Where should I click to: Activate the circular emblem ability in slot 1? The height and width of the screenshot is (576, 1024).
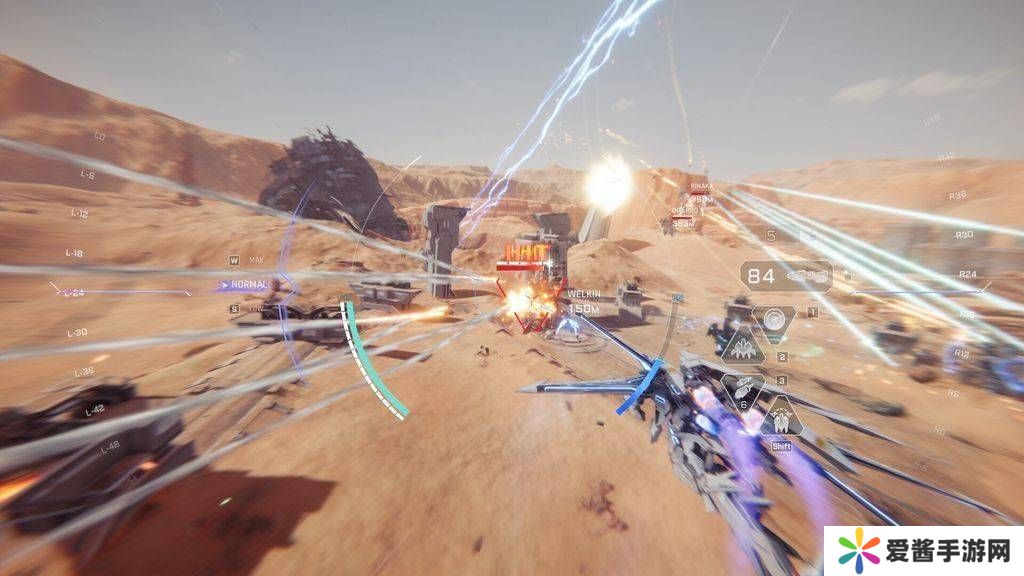click(x=773, y=320)
